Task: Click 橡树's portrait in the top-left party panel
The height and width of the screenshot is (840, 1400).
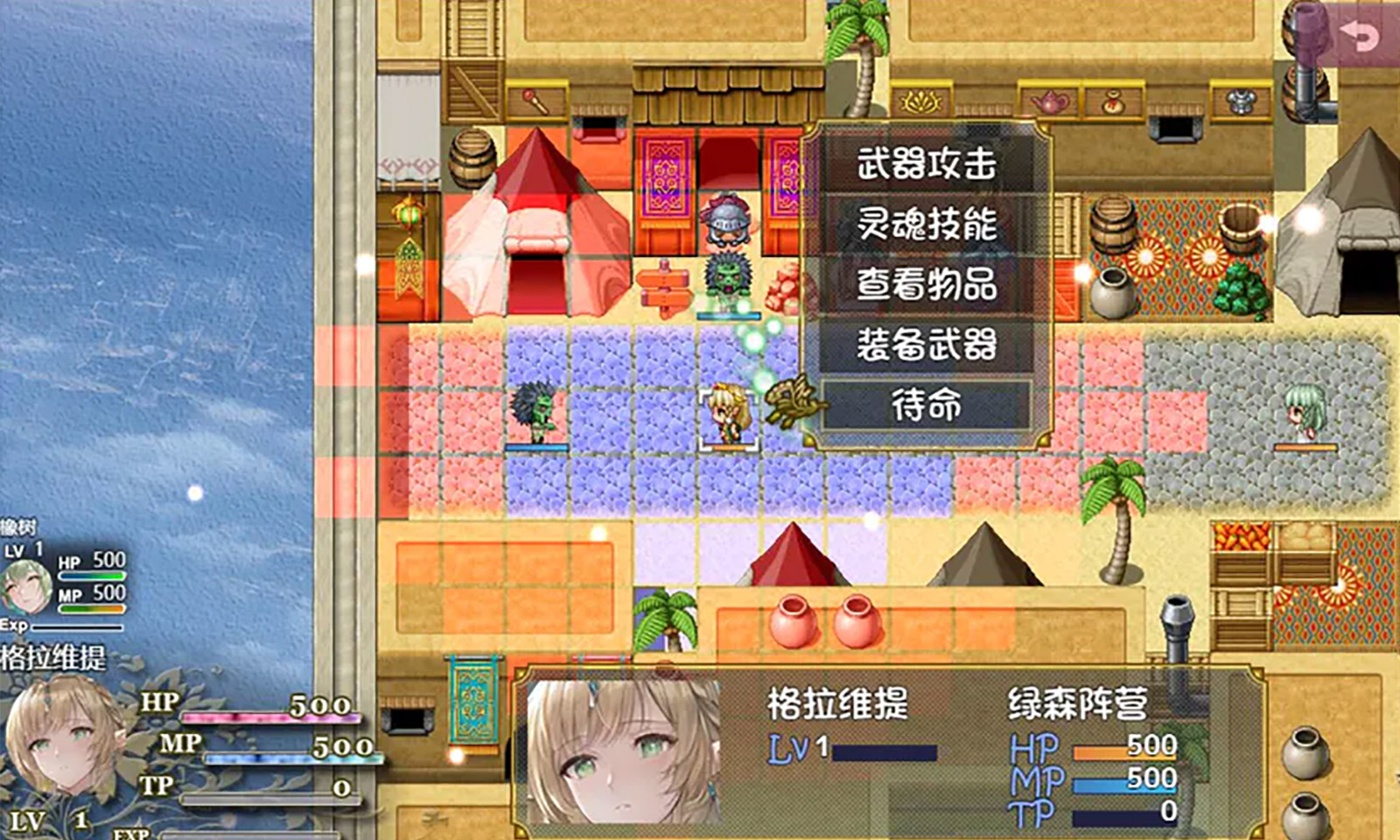Action: [x=26, y=586]
